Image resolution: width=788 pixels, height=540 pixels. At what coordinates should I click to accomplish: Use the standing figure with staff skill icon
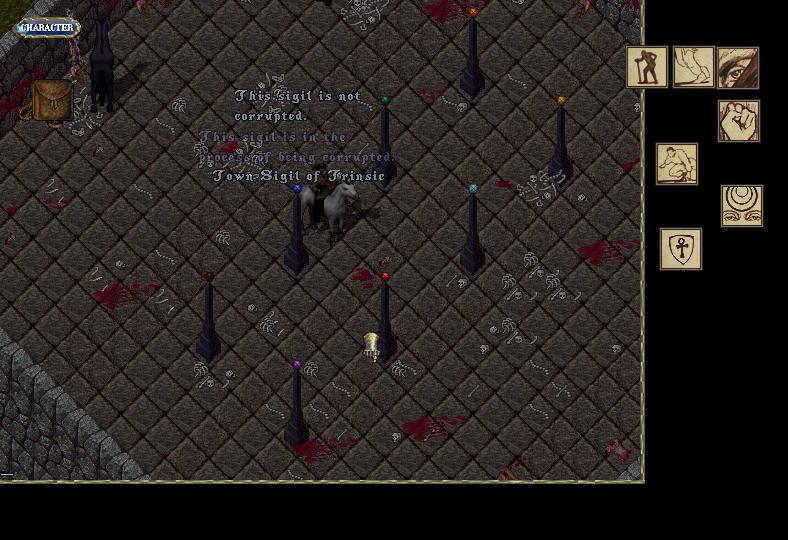647,67
